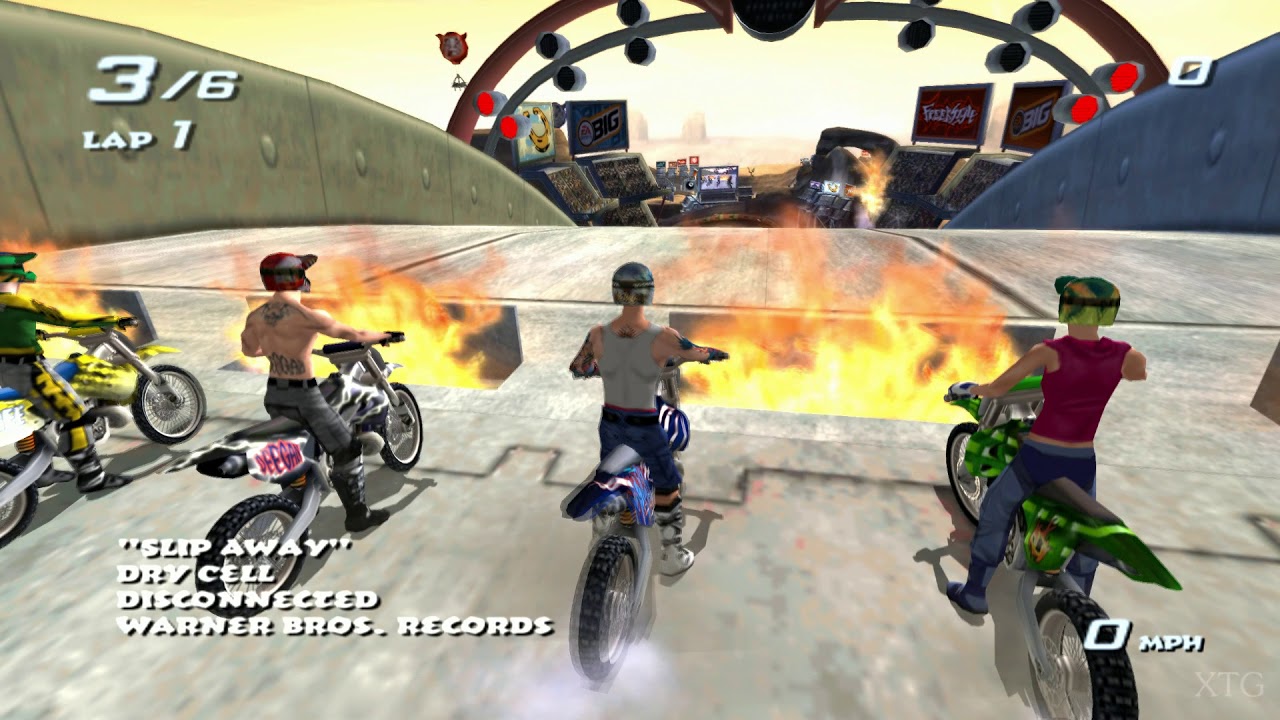Screen dimensions: 1280x720
Task: Select the Slip Away song title text
Action: coord(237,548)
